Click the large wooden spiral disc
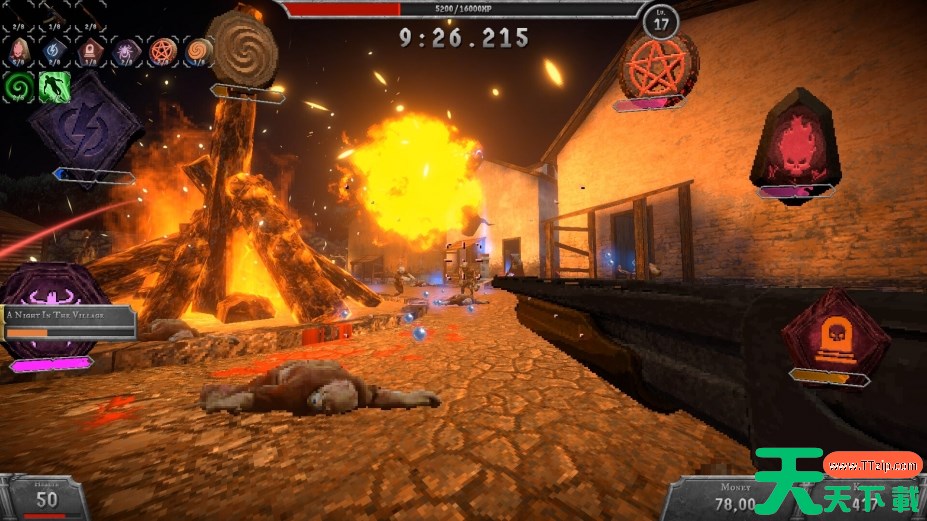 [x=242, y=46]
